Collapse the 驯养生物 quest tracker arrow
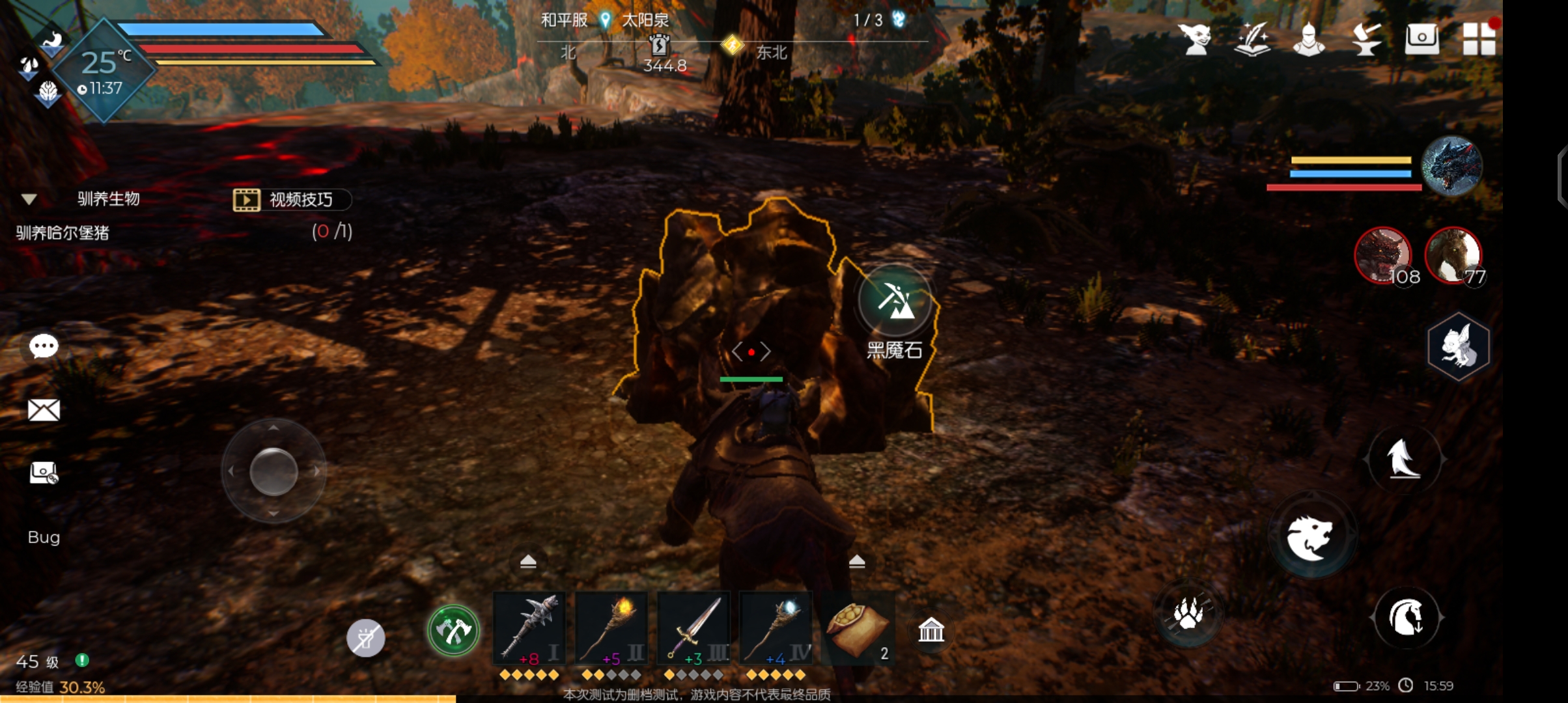This screenshot has width=1568, height=703. click(x=29, y=199)
